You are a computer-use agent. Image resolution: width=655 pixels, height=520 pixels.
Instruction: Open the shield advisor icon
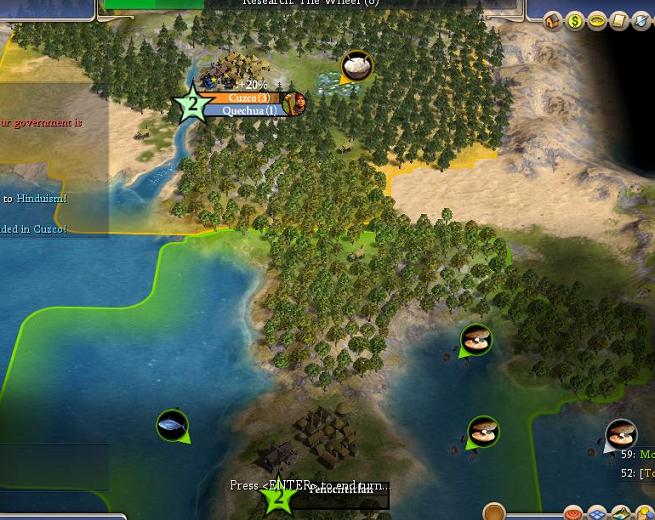pos(641,21)
